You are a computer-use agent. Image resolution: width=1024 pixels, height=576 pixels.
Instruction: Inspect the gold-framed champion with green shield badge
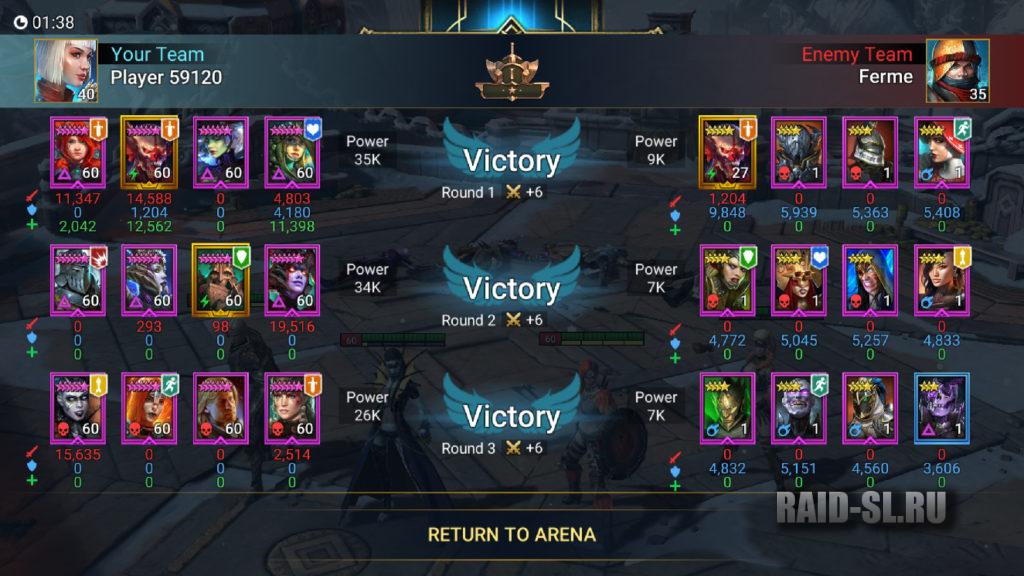[220, 280]
